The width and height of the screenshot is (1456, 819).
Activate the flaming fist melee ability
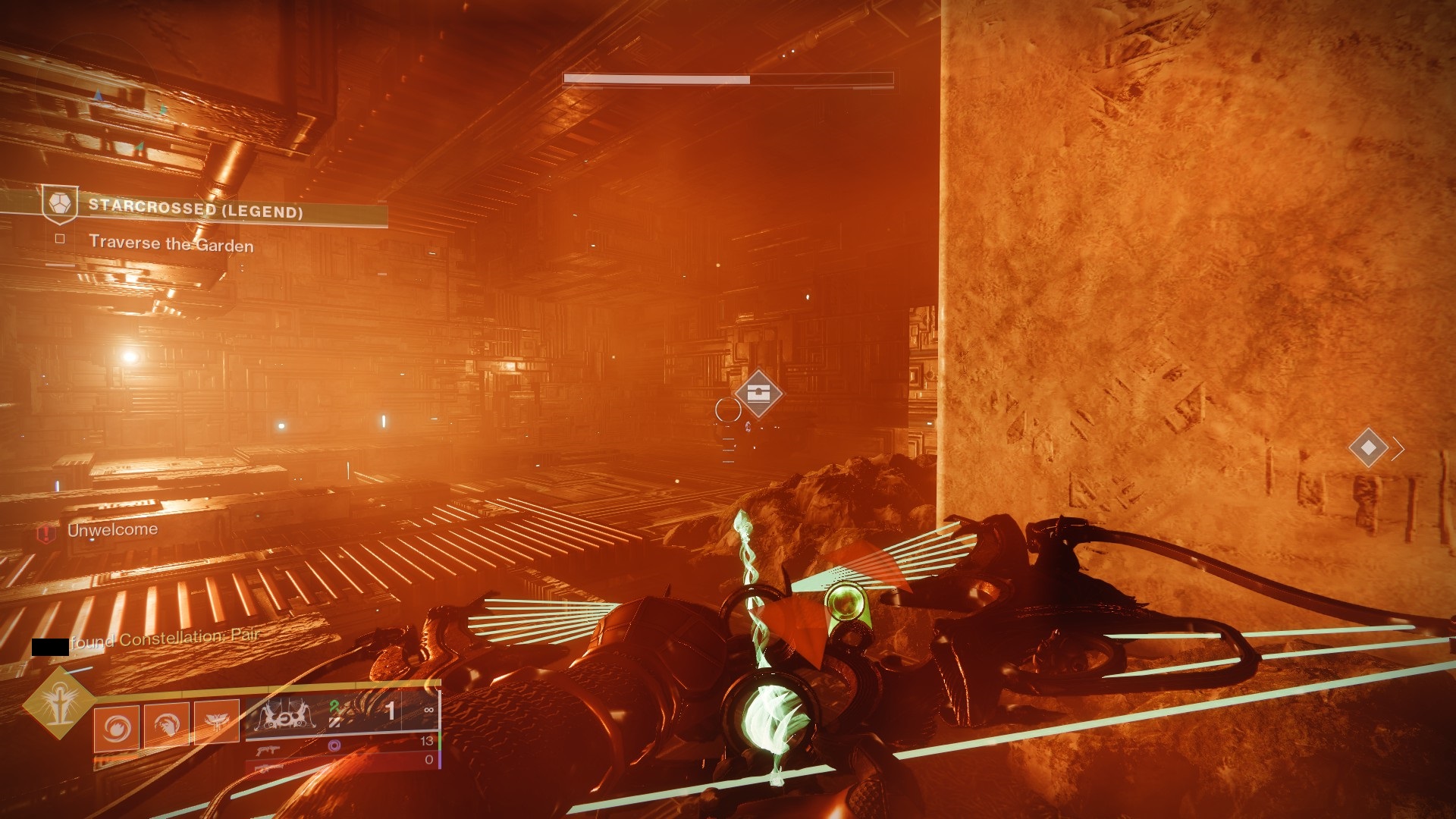(167, 726)
